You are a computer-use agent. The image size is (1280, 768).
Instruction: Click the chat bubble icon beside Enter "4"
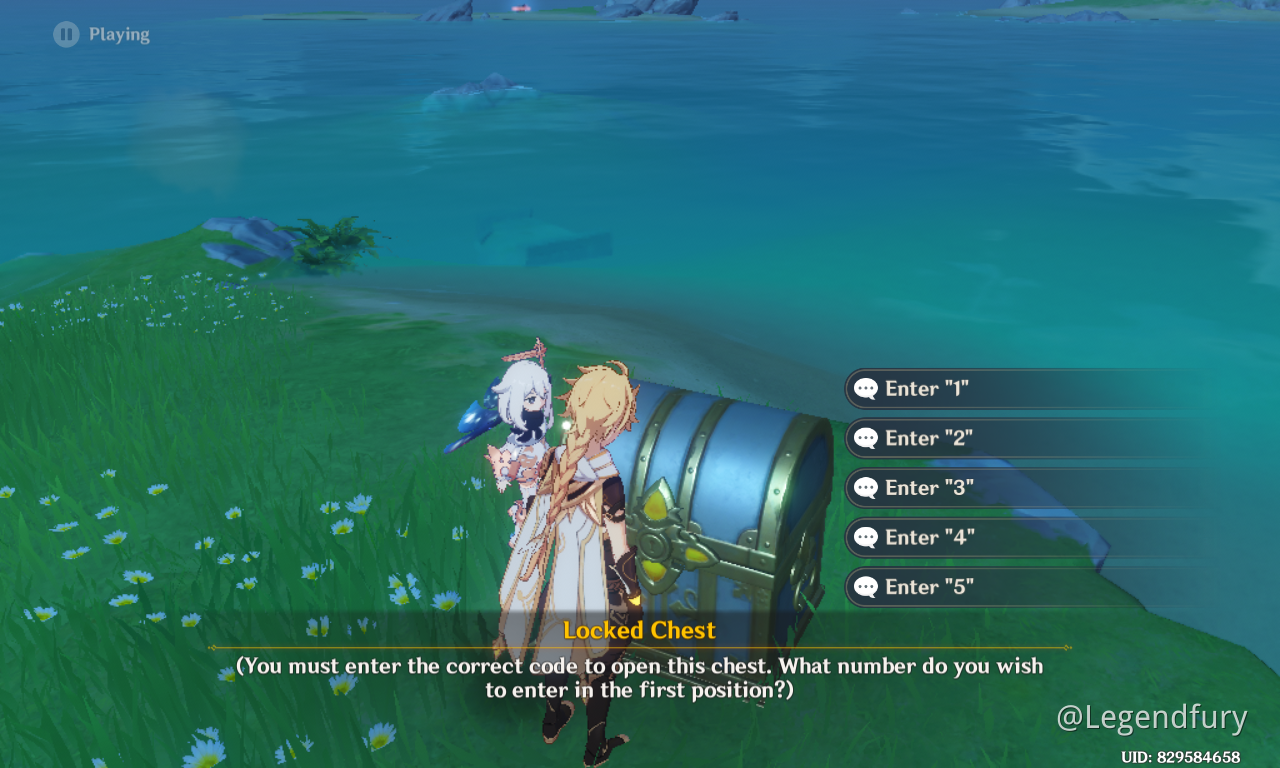pyautogui.click(x=866, y=537)
